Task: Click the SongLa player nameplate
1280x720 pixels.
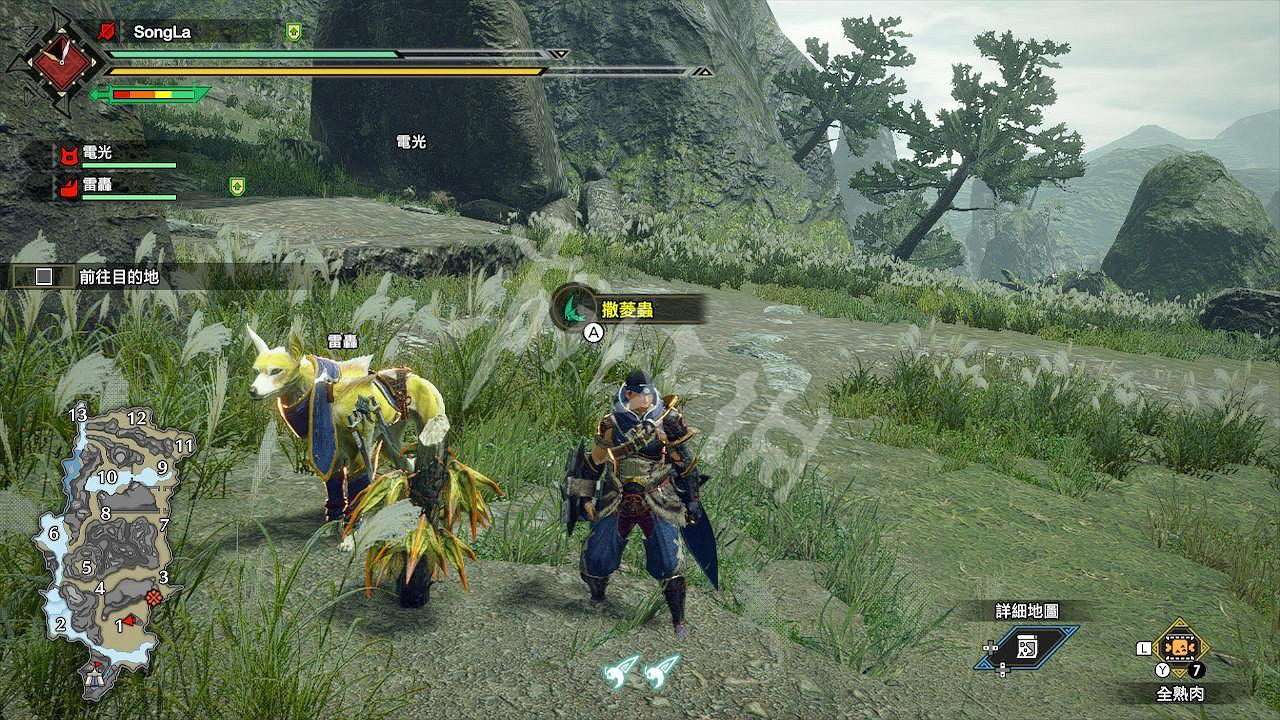Action: [x=160, y=29]
